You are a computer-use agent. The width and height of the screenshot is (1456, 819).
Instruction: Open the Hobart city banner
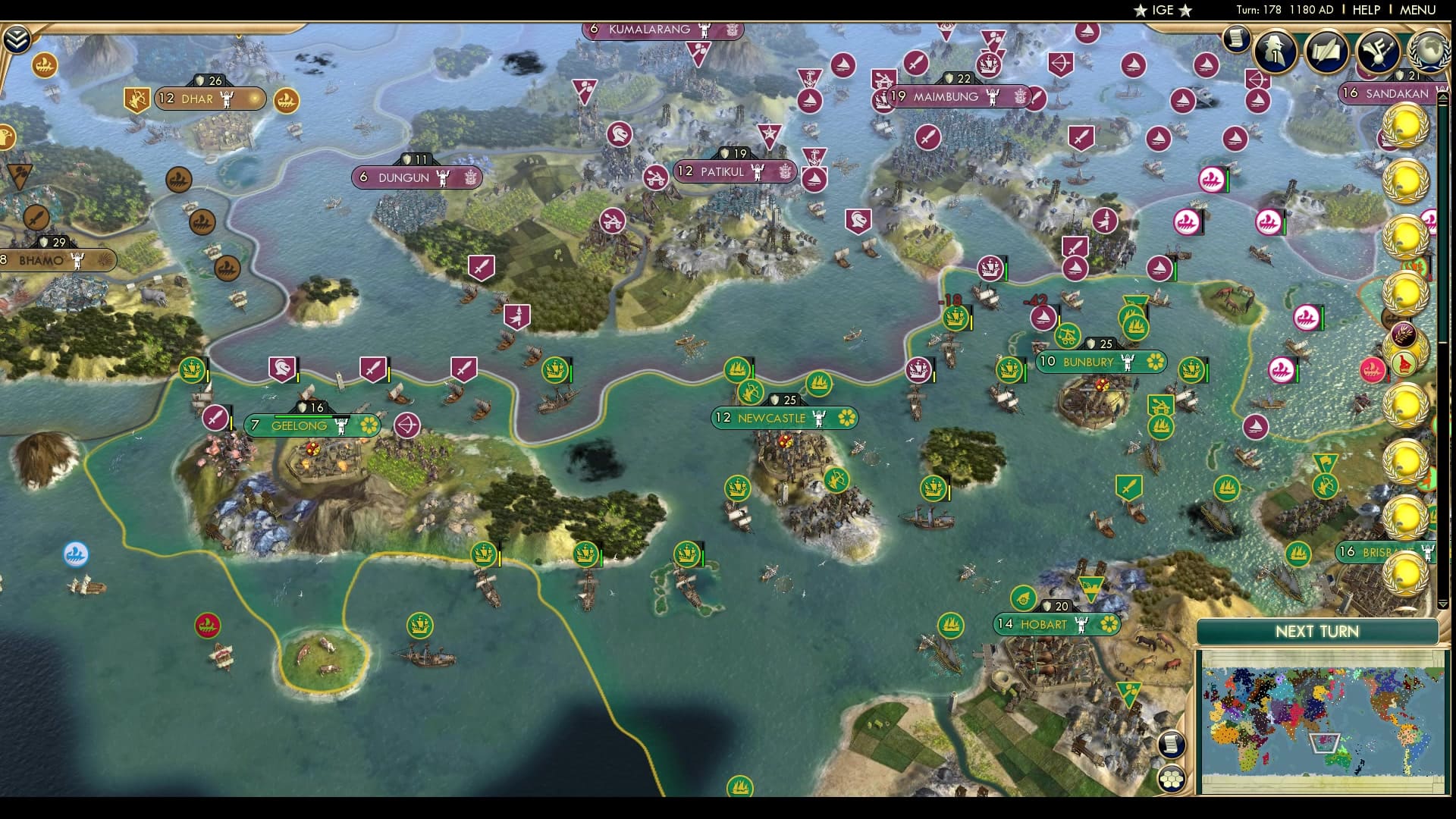1056,624
